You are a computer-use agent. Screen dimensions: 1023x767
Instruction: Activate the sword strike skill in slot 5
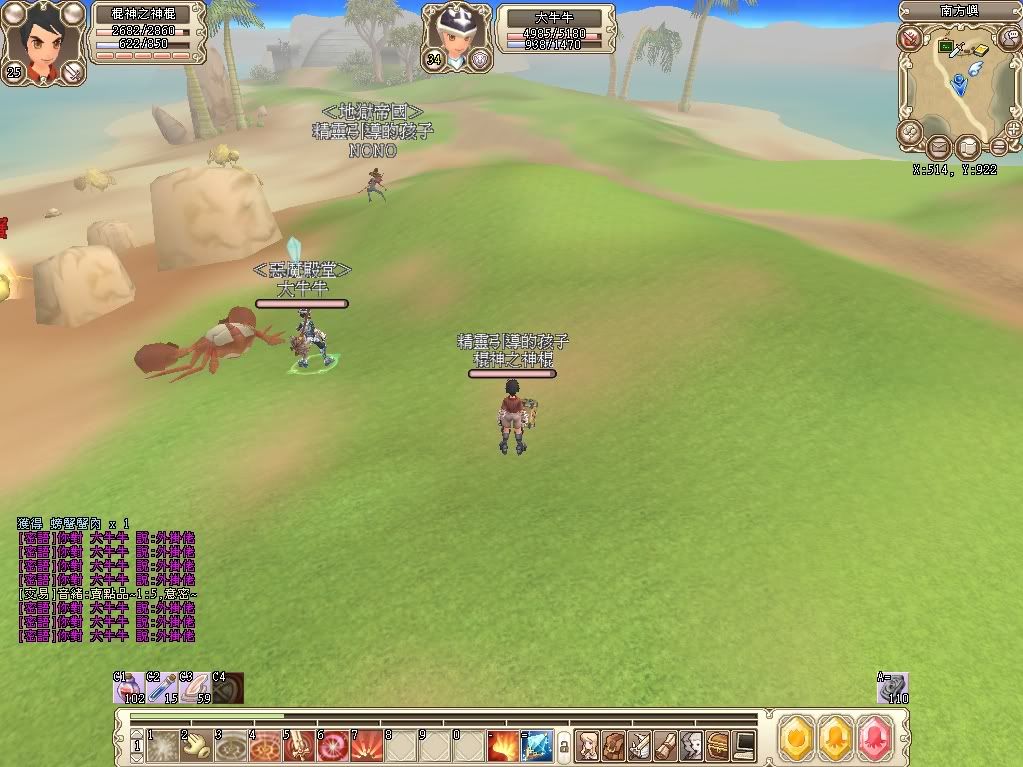(299, 745)
